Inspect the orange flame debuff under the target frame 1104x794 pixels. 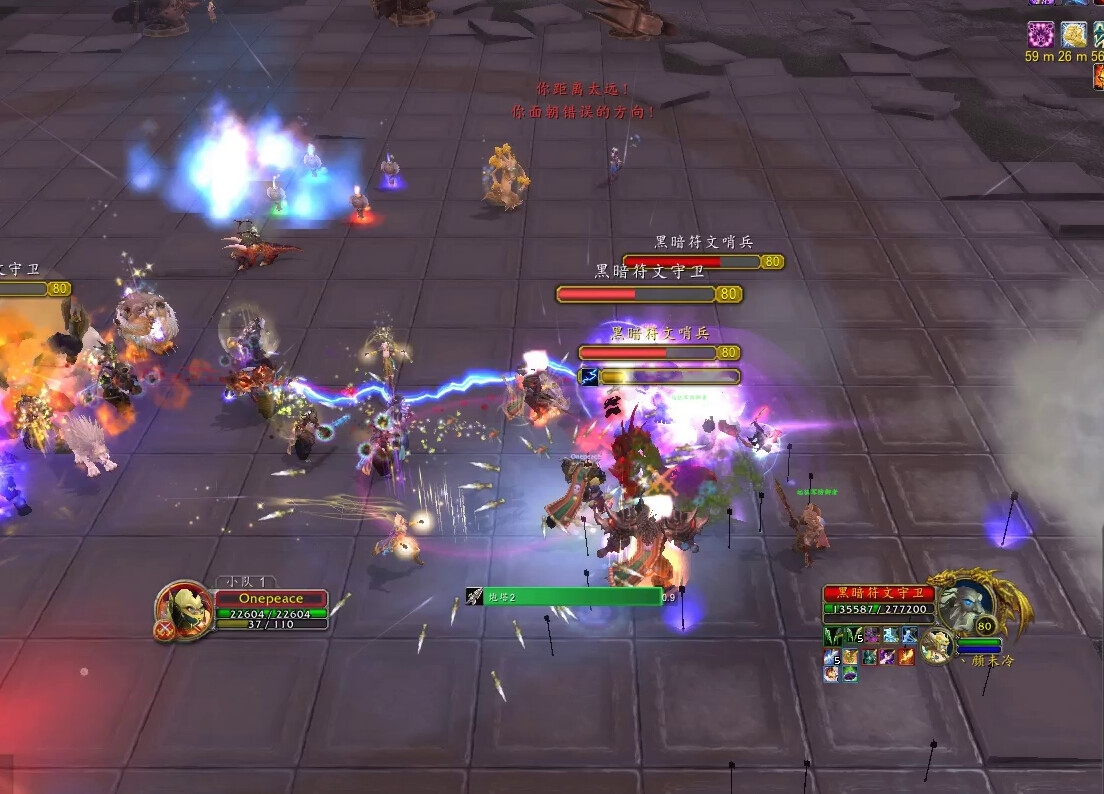(906, 656)
